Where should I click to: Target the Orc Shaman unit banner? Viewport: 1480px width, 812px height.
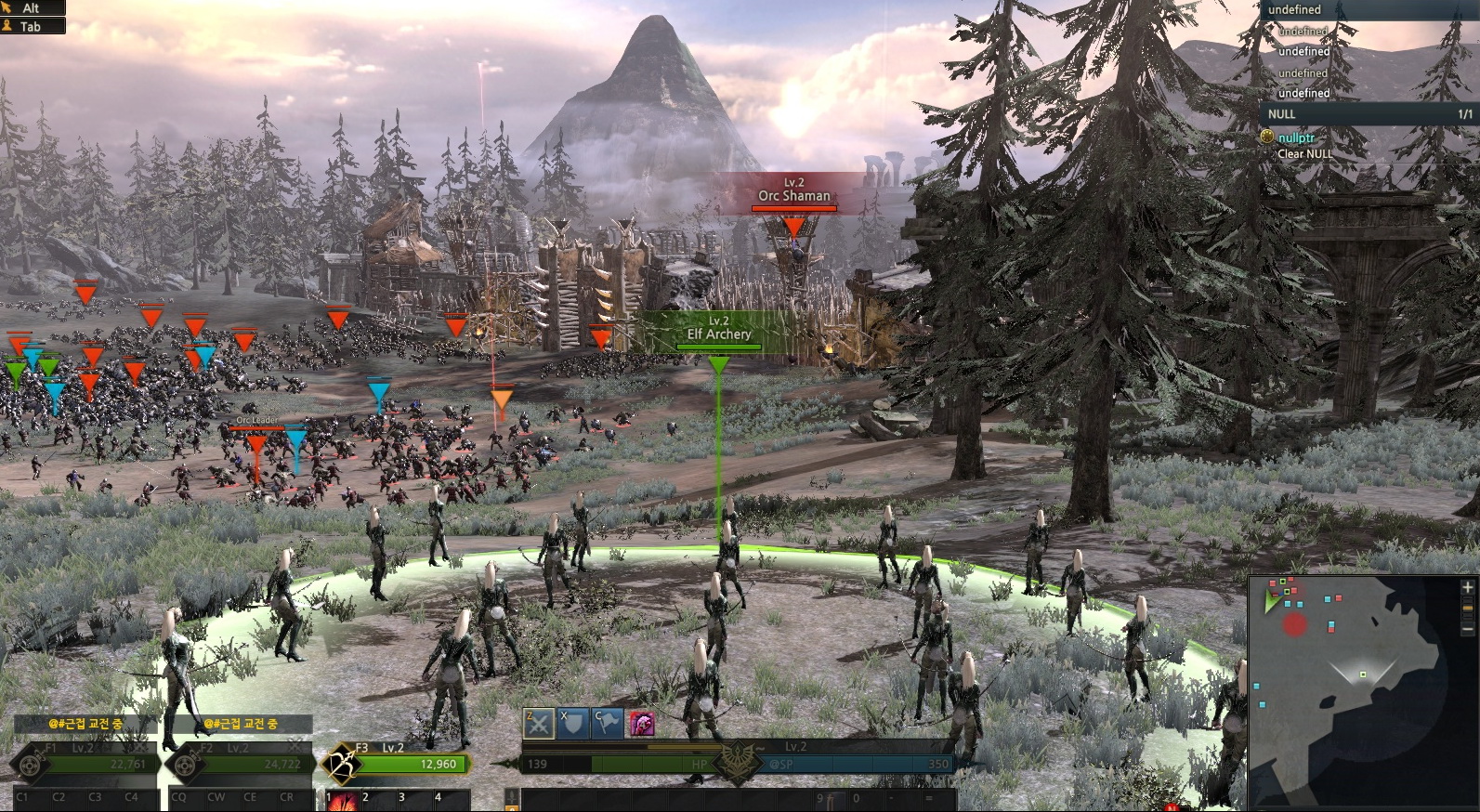792,192
